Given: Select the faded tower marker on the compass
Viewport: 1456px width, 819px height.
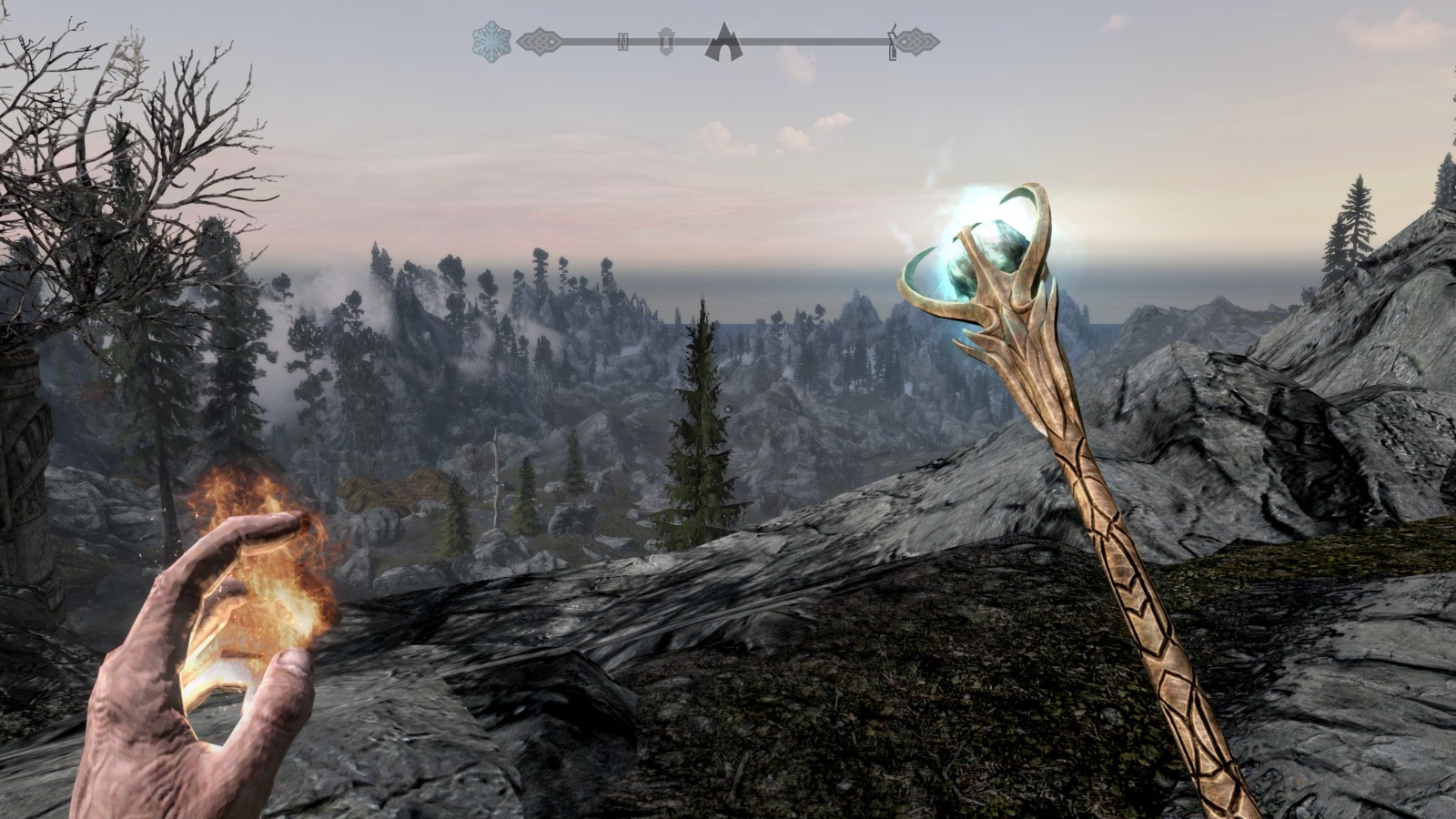Looking at the screenshot, I should [666, 42].
